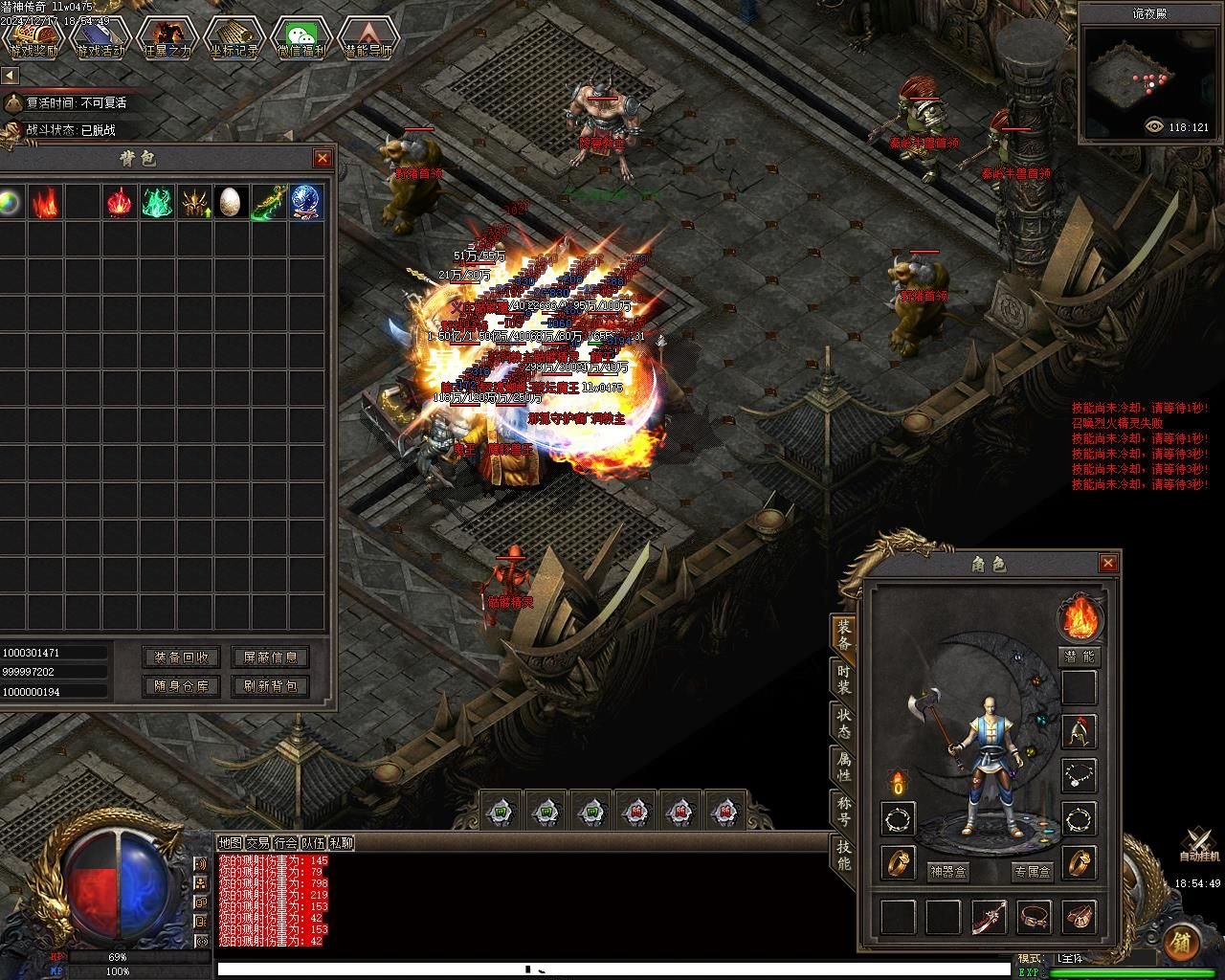The width and height of the screenshot is (1225, 980).
Task: Open the 狂暴之力 menu icon
Action: coord(167,38)
